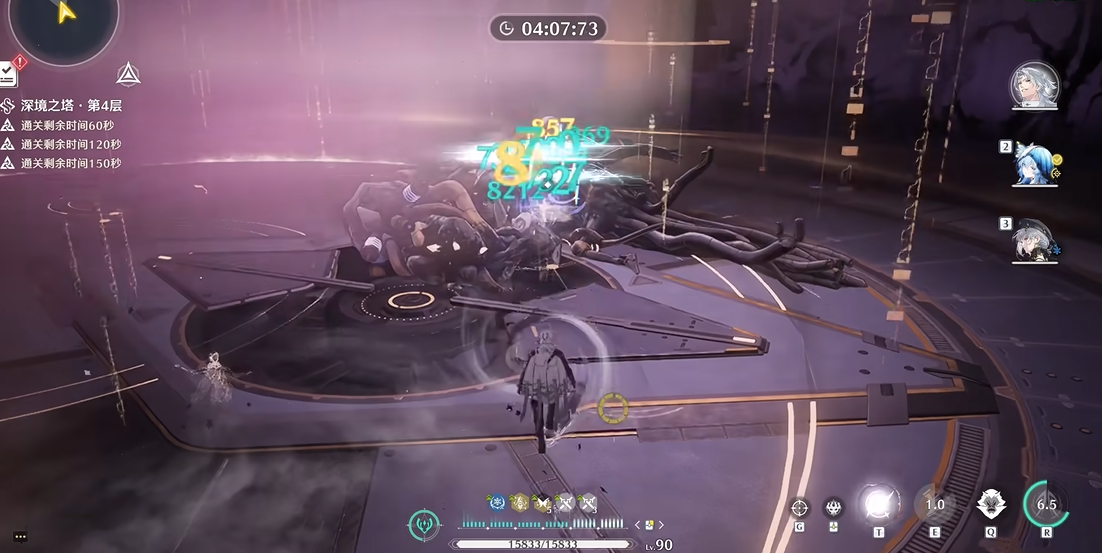
Task: Use the utility gadget icon next to lock-on
Action: (833, 507)
